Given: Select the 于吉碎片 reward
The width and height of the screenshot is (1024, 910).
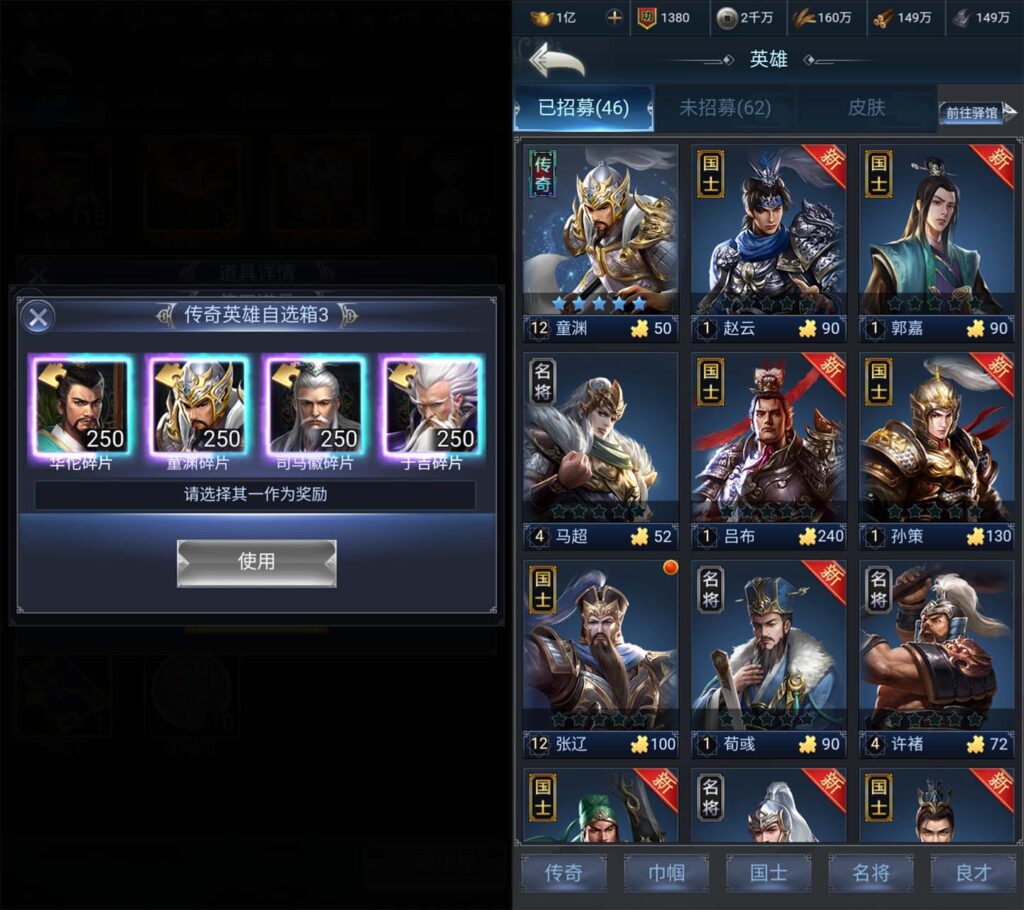Looking at the screenshot, I should tap(431, 406).
